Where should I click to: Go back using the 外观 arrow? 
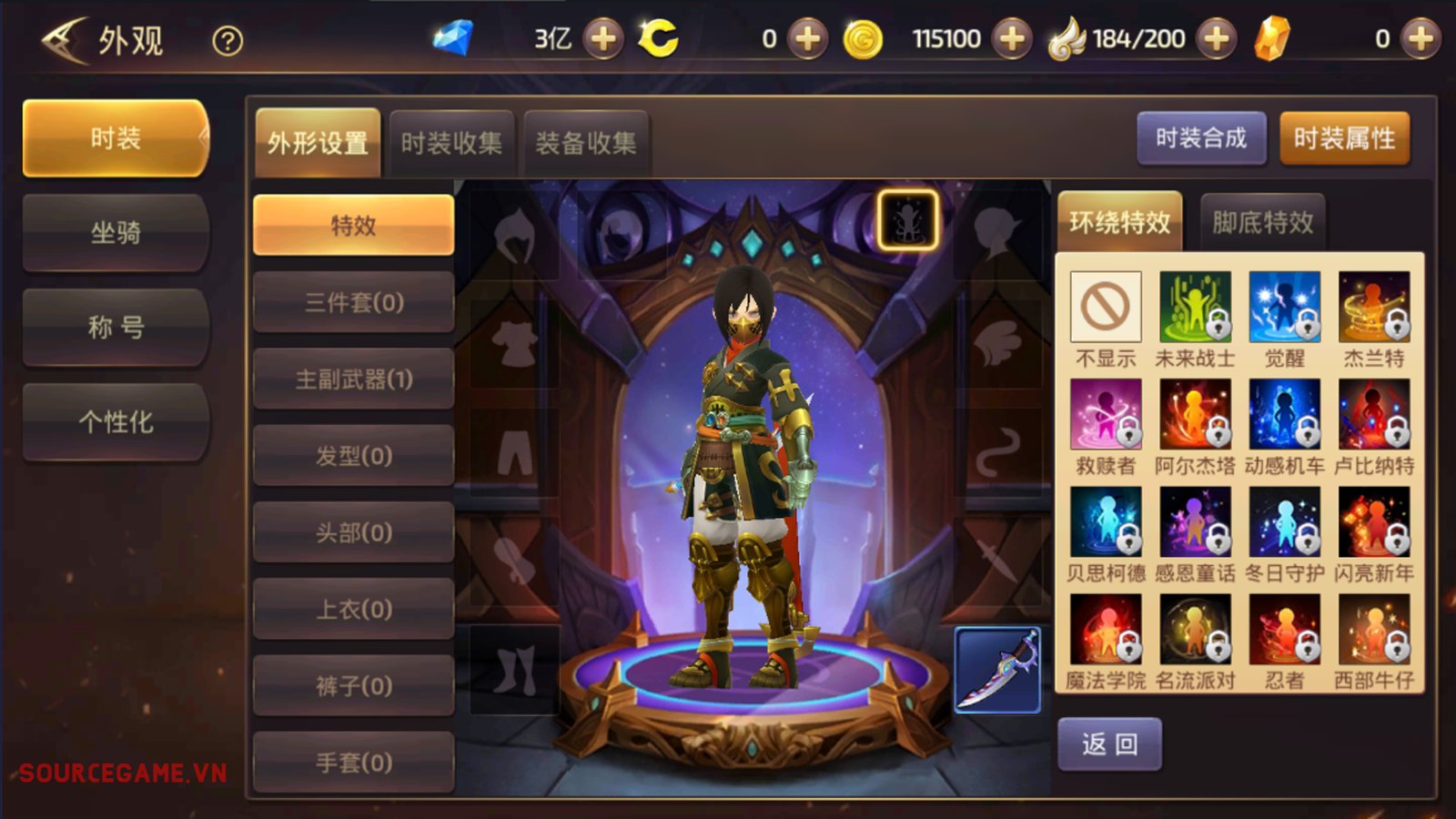[x=64, y=41]
